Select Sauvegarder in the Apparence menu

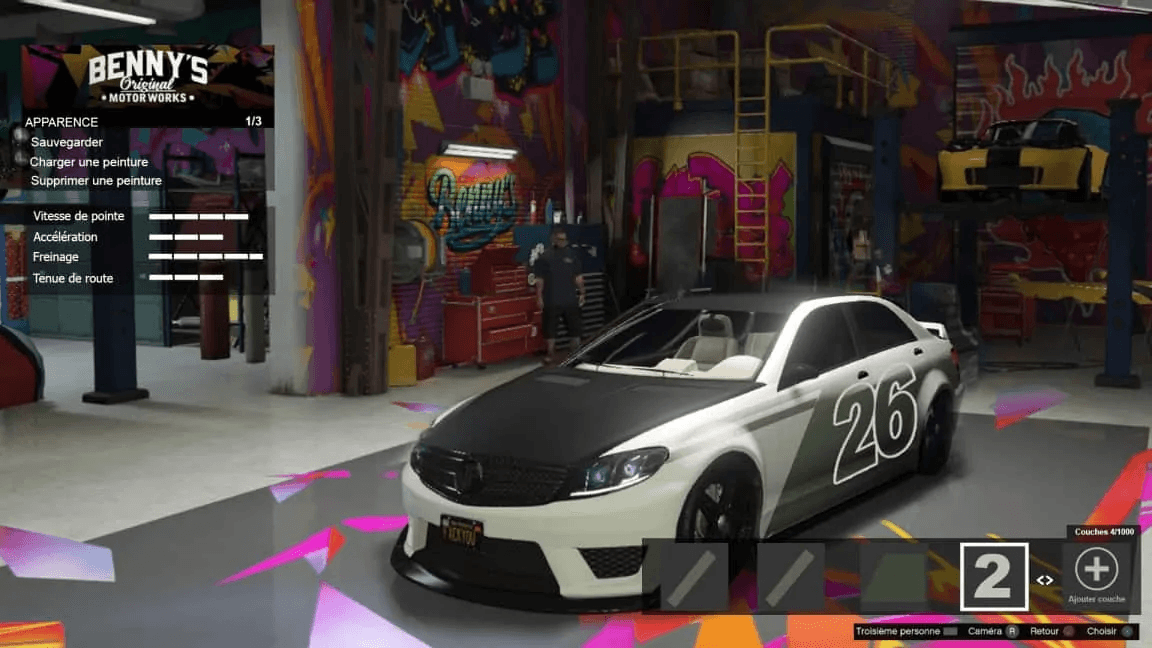pos(67,142)
